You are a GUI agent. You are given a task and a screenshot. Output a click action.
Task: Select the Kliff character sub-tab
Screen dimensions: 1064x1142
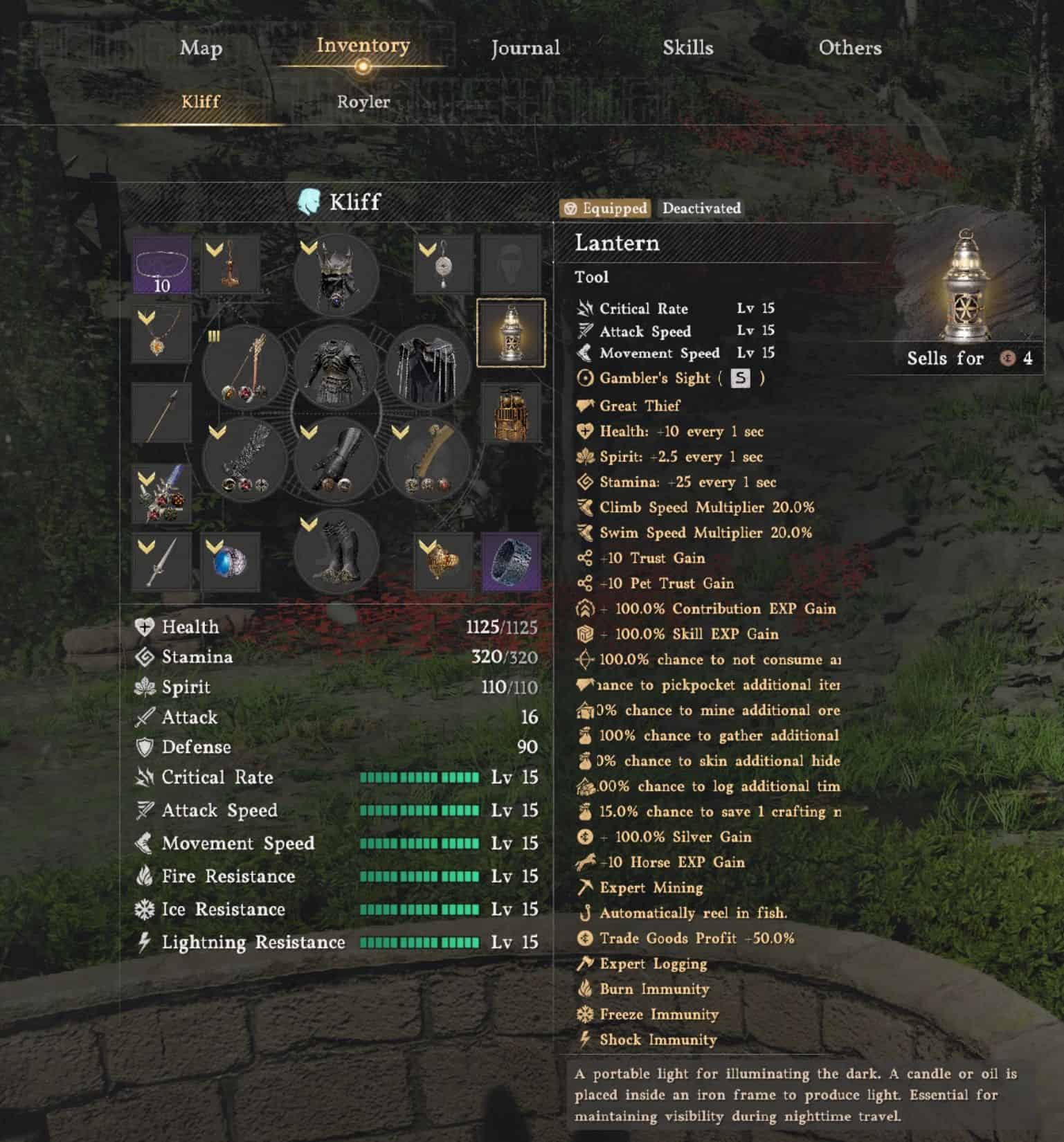point(201,102)
